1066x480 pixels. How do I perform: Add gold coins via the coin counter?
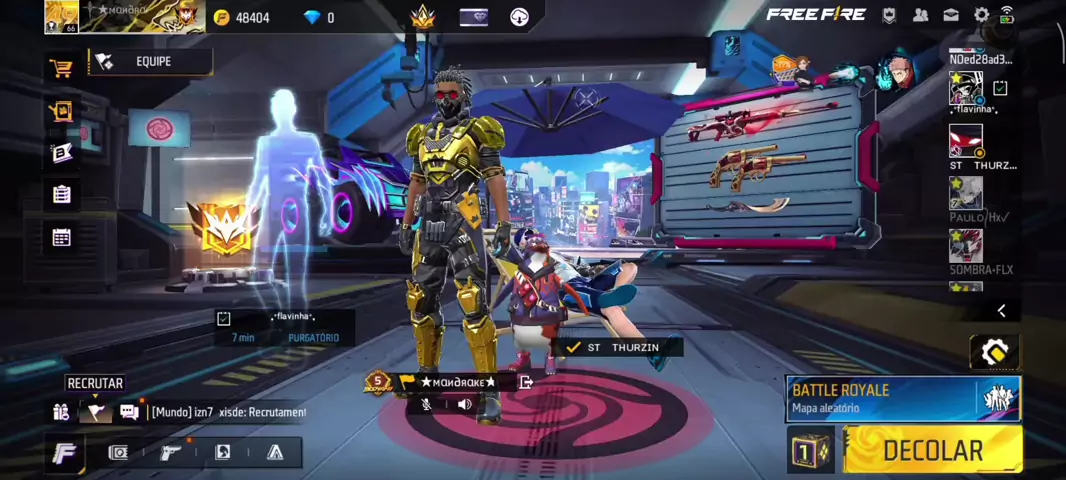[x=243, y=18]
